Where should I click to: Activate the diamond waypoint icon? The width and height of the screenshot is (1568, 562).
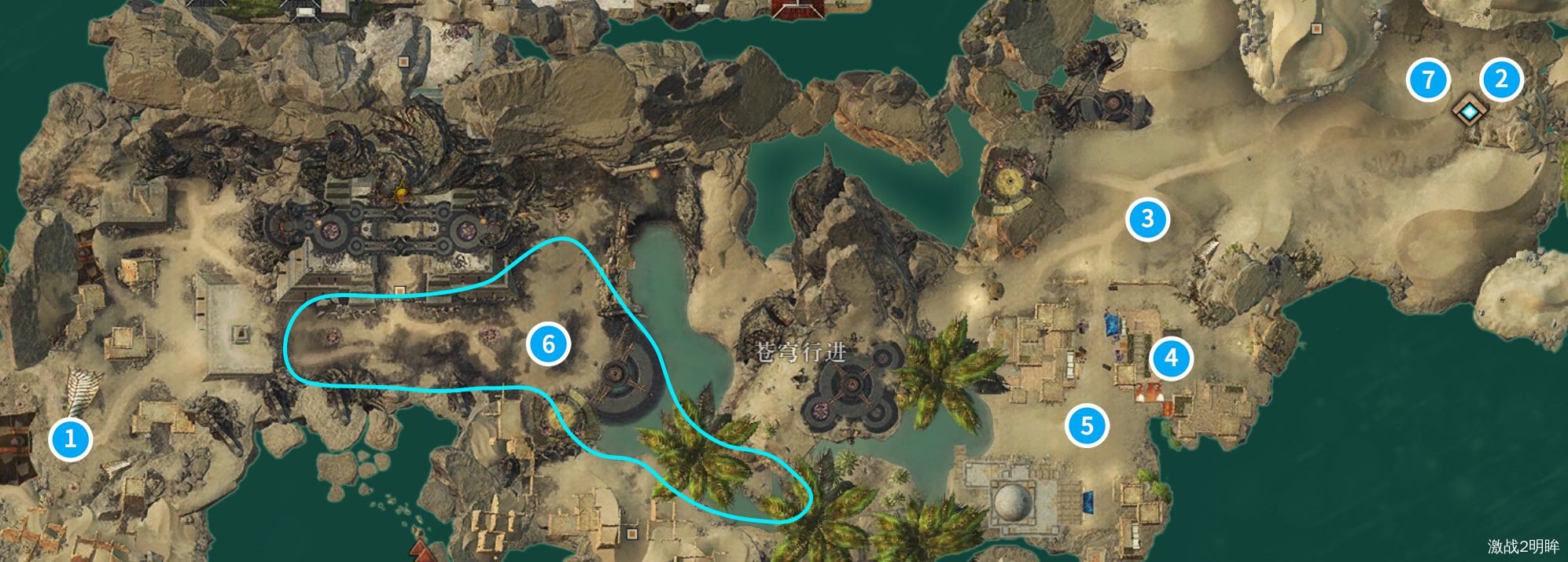[1468, 112]
